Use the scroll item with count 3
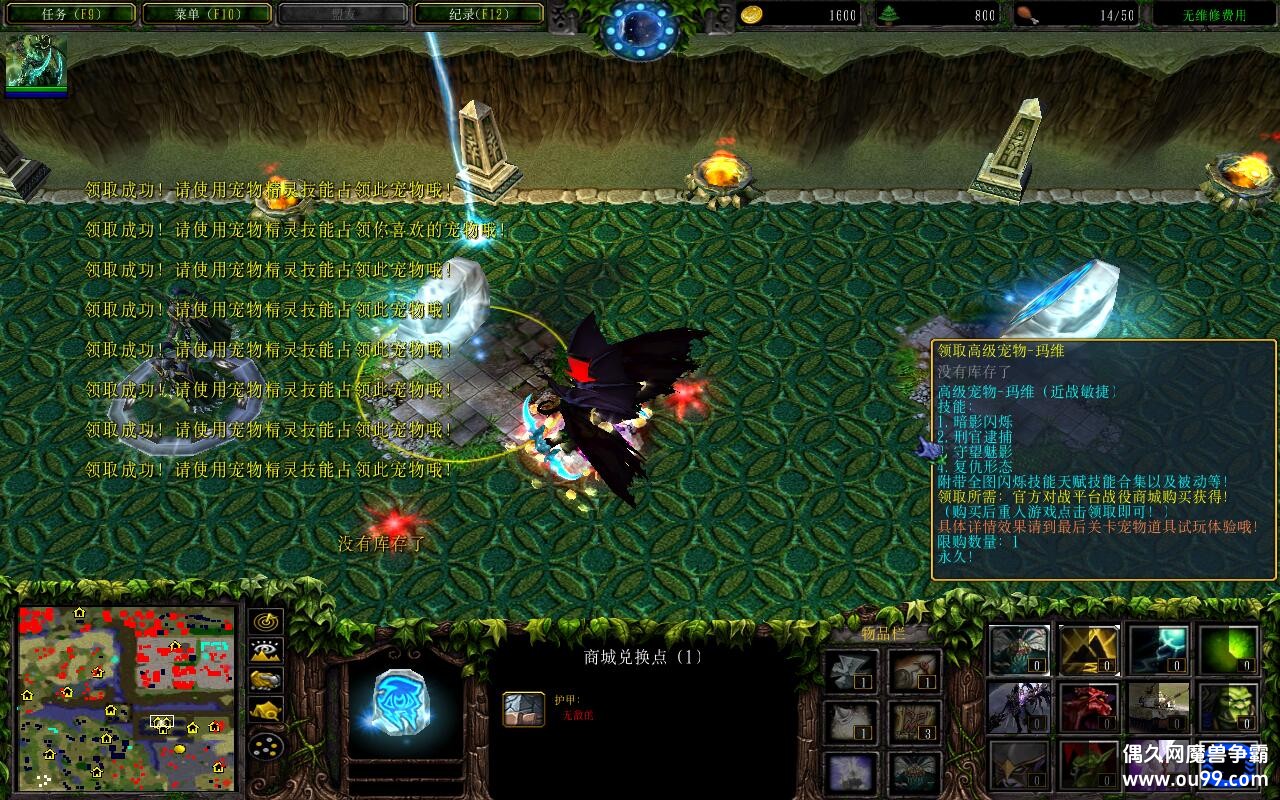 pos(915,720)
